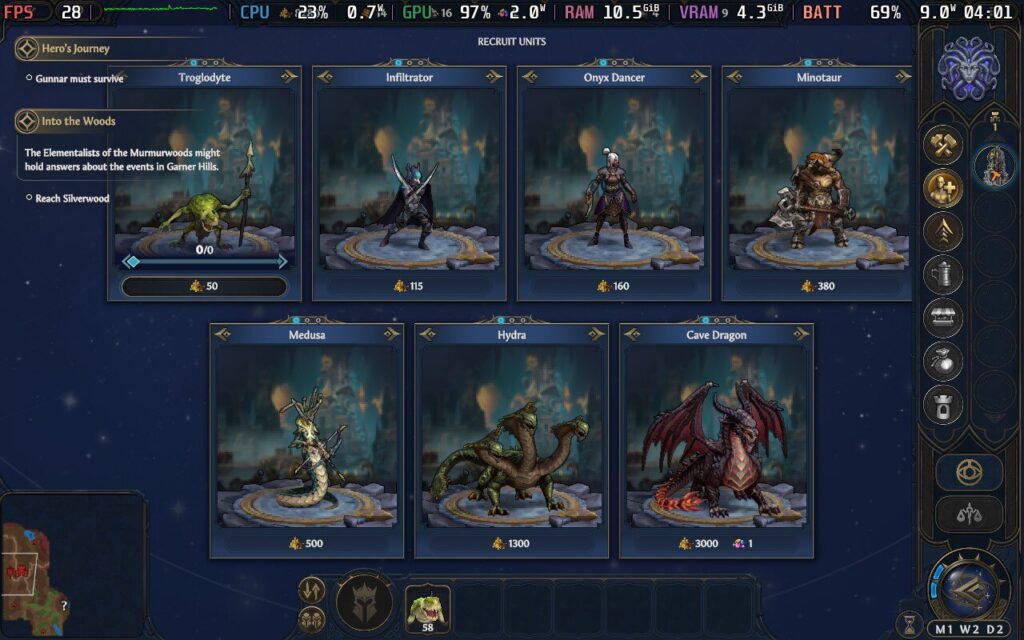Viewport: 1024px width, 640px height.
Task: Open the crossed hammers build menu
Action: tap(943, 145)
